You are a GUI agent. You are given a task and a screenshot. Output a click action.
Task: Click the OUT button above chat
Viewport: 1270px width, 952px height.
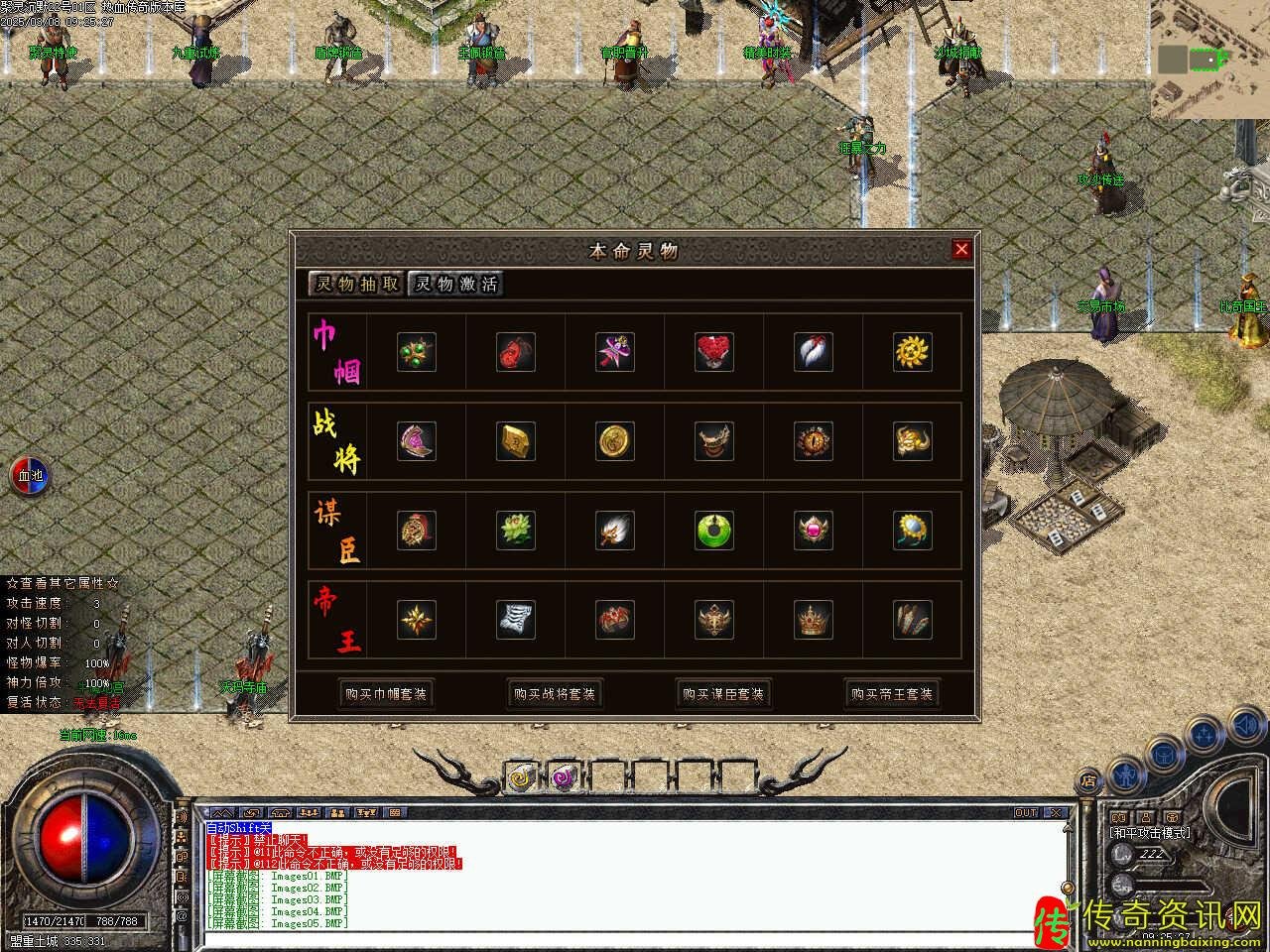click(1025, 812)
